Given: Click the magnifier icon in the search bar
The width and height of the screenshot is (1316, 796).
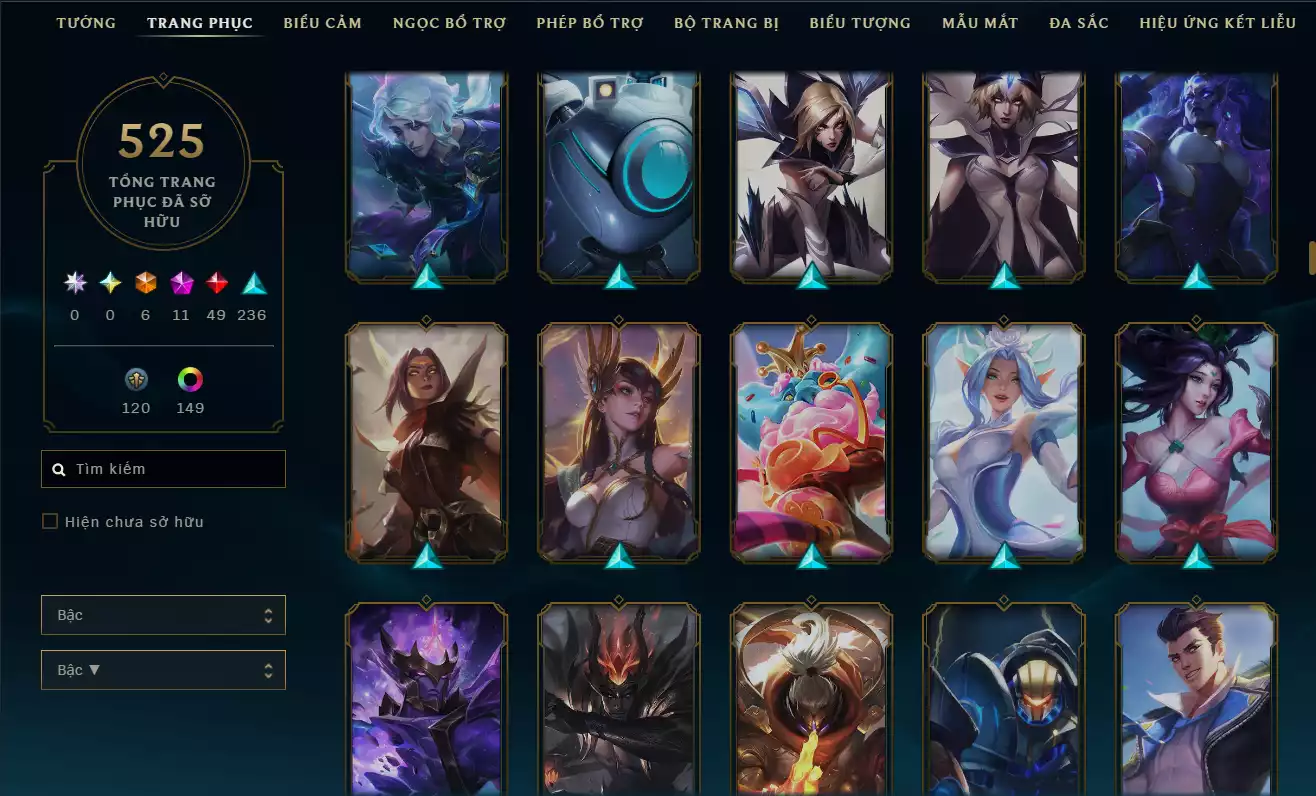Looking at the screenshot, I should tap(57, 468).
